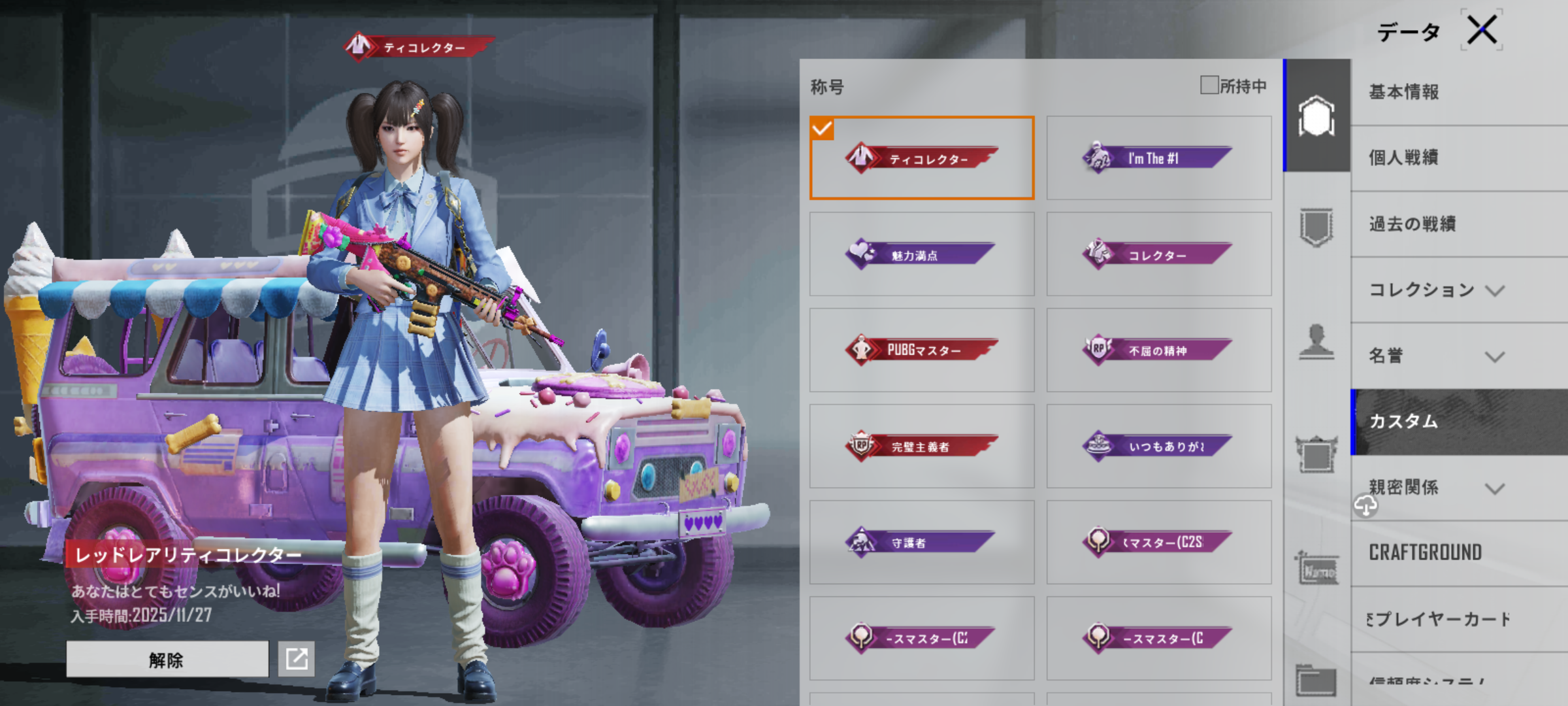
Task: Switch to the shield badge category tab
Action: (x=1316, y=227)
